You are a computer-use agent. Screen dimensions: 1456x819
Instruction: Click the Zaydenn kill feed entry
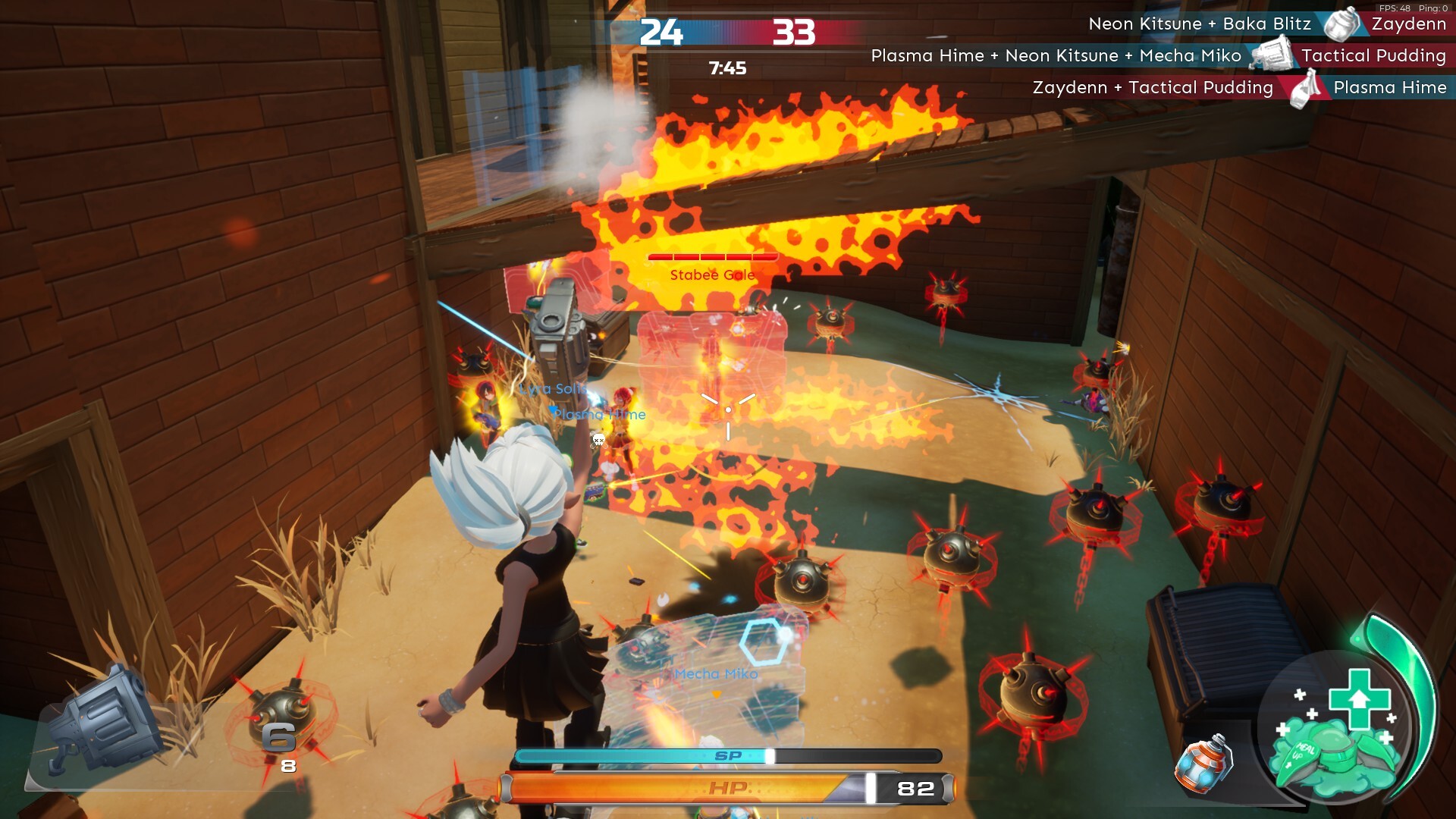click(1266, 24)
